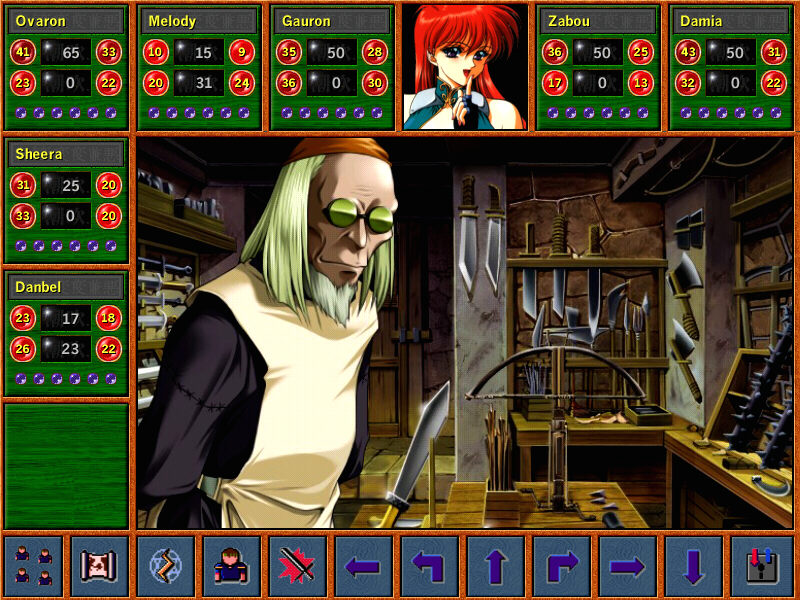
Task: Open the floppy disk save menu
Action: (761, 566)
